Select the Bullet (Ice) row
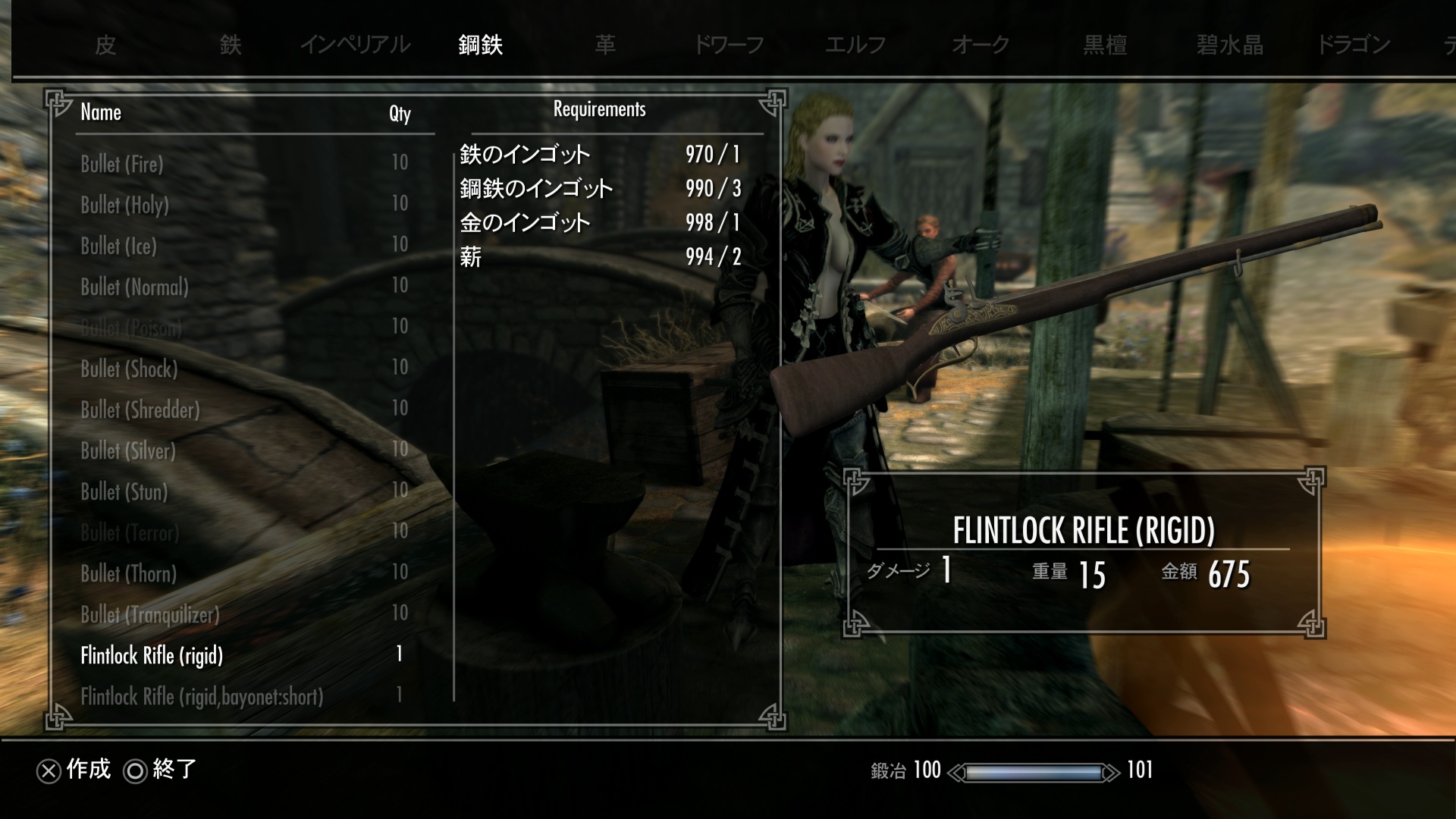The width and height of the screenshot is (1456, 819). (x=119, y=246)
